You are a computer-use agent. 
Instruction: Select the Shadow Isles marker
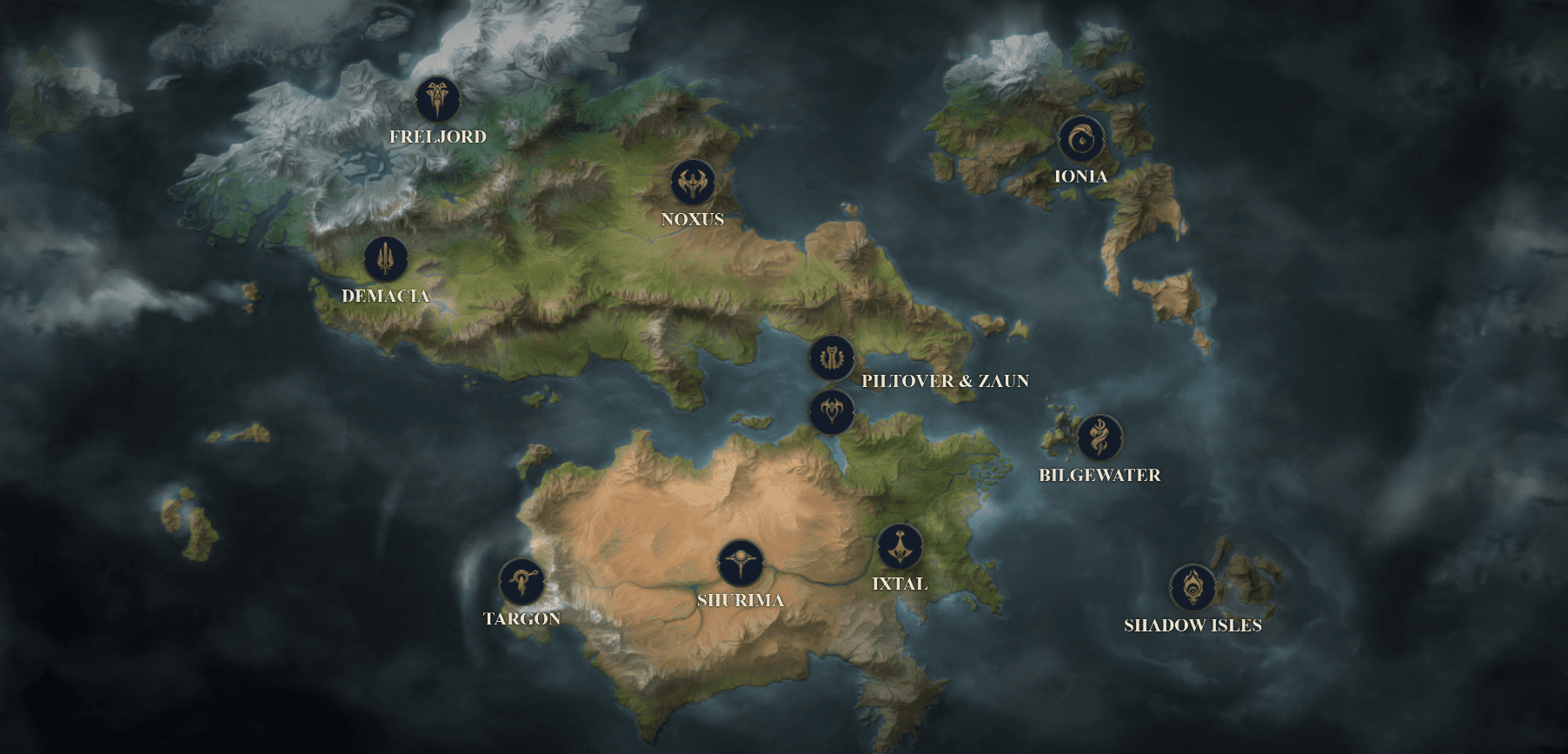coord(1193,588)
